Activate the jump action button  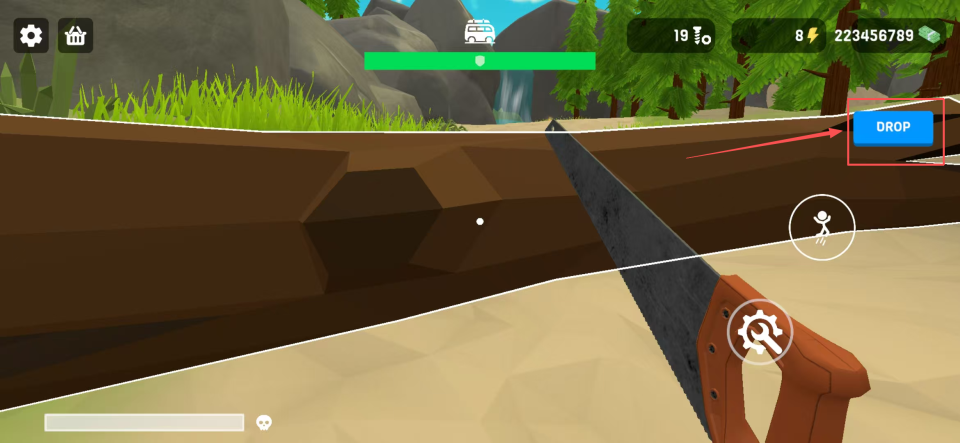tap(822, 228)
